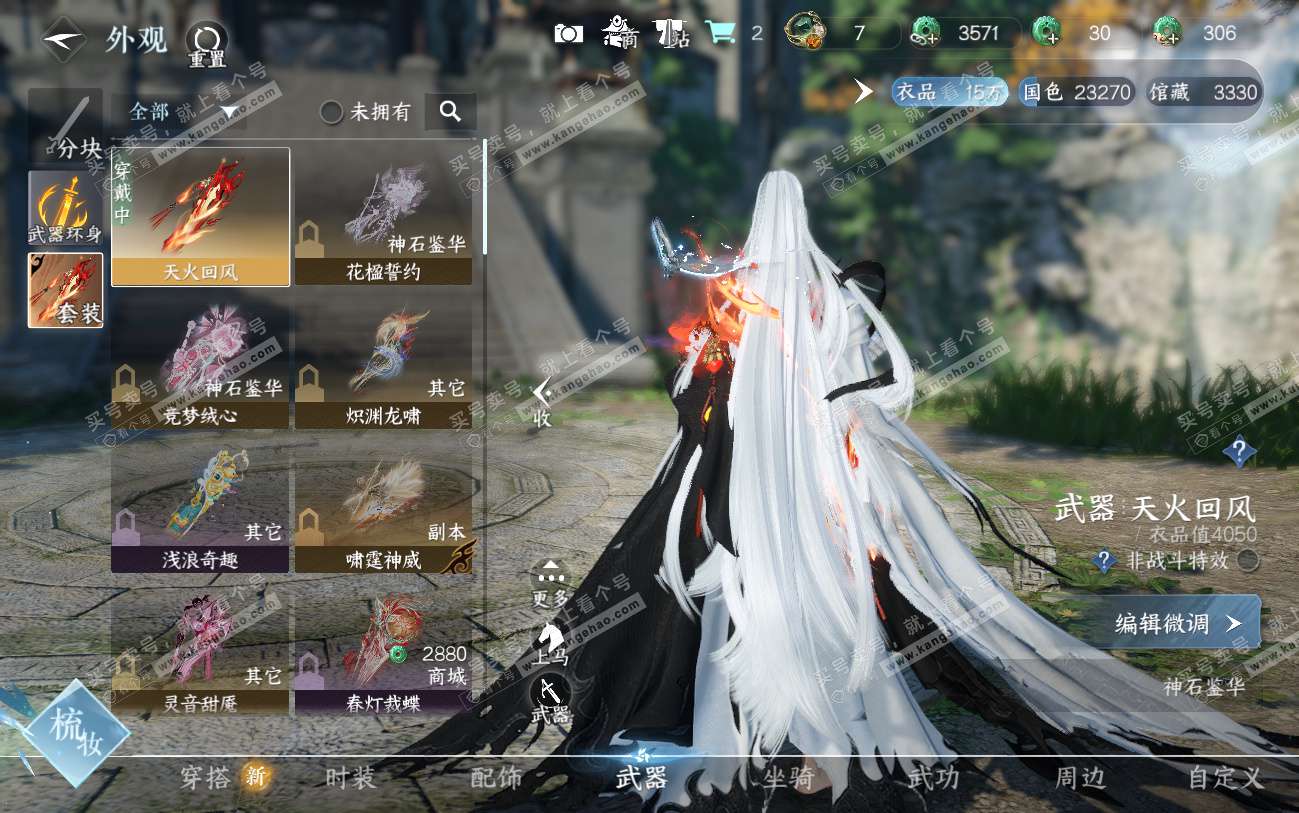
Task: Pick the 竞梦绒心 weapon skin
Action: 201,361
